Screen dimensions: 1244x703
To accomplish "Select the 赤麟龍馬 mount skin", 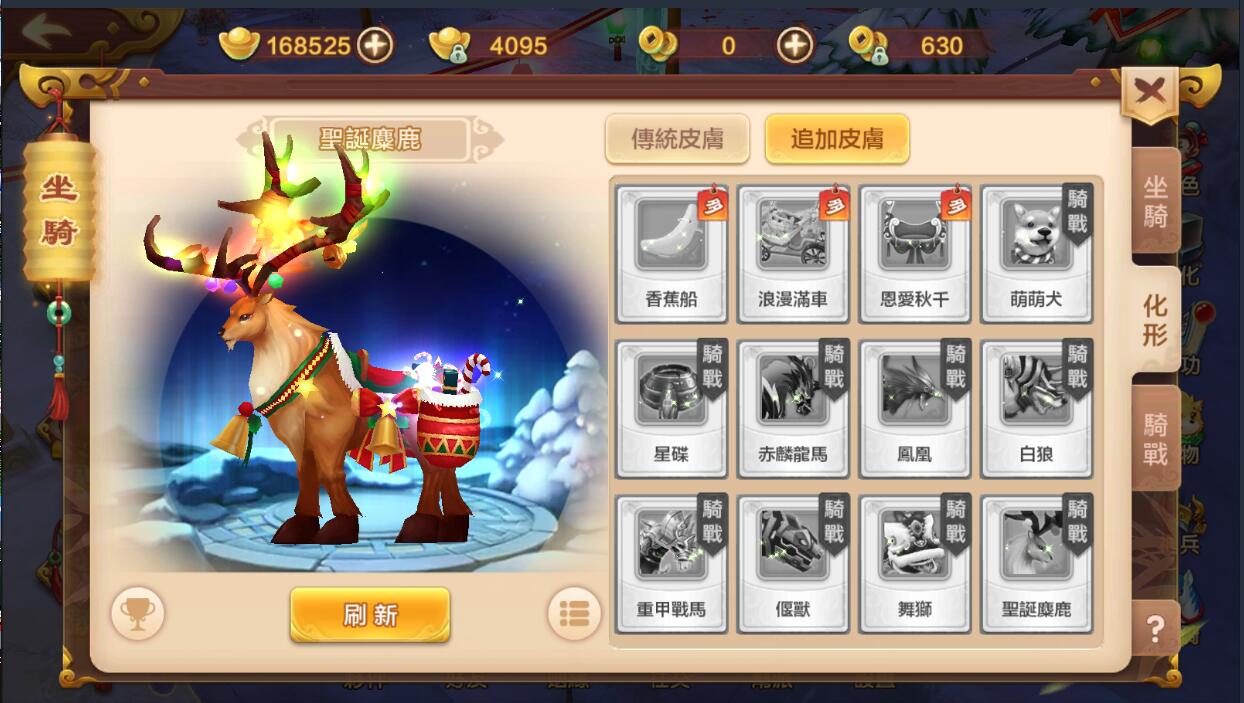I will point(793,409).
